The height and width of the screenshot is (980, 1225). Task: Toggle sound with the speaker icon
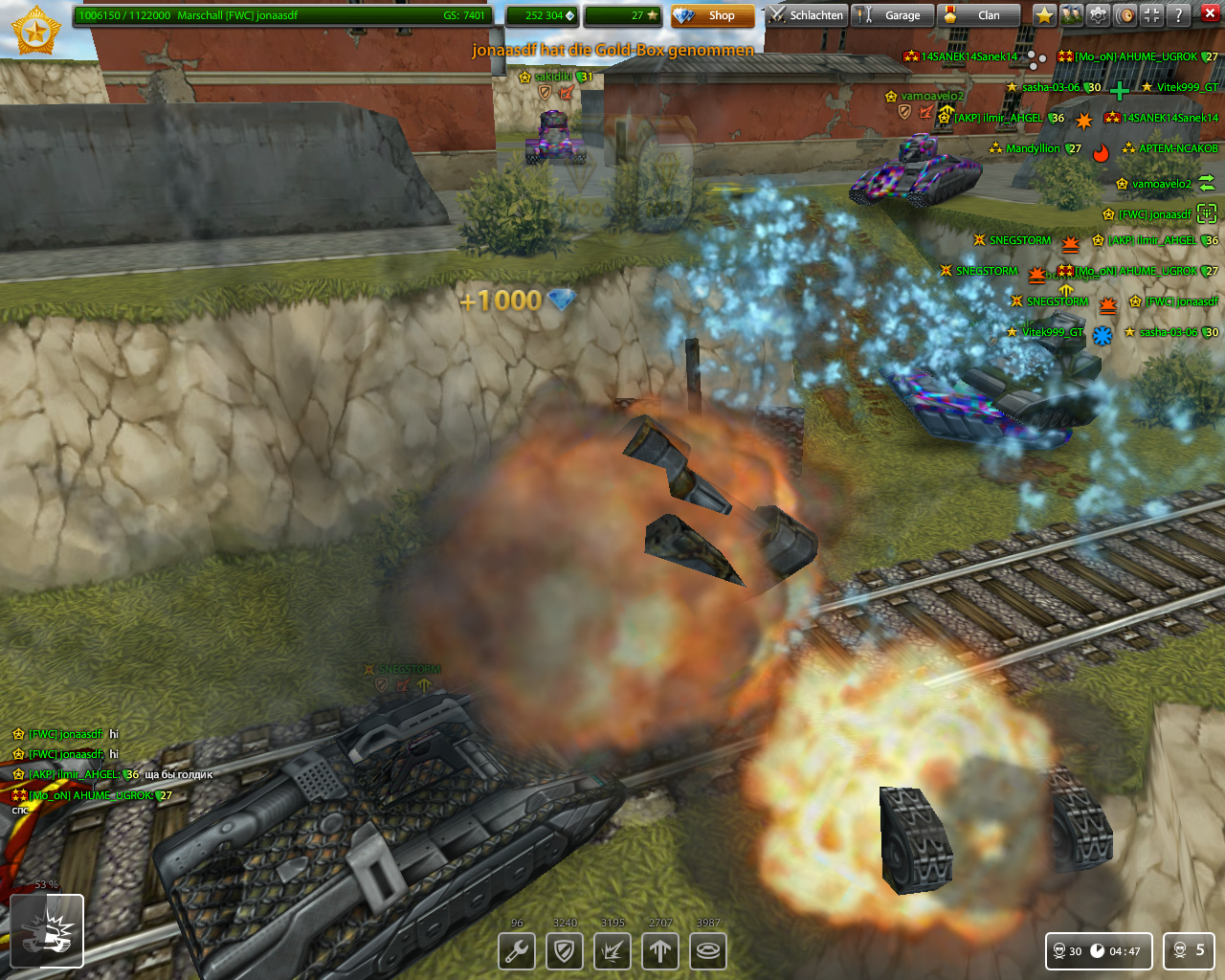[x=1125, y=15]
